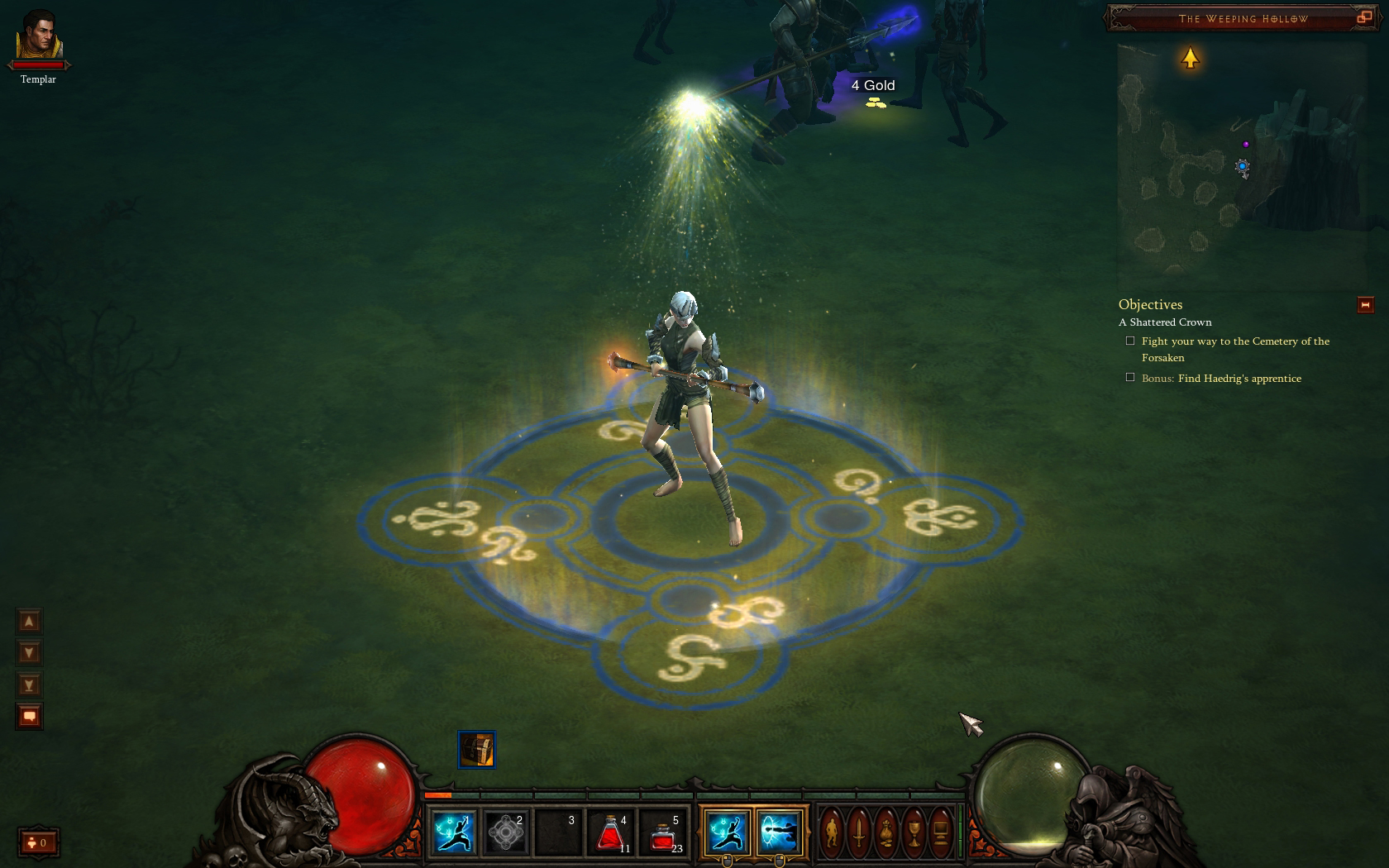The height and width of the screenshot is (868, 1389).
Task: Select the right-mouse energy punch skill
Action: coord(779,832)
